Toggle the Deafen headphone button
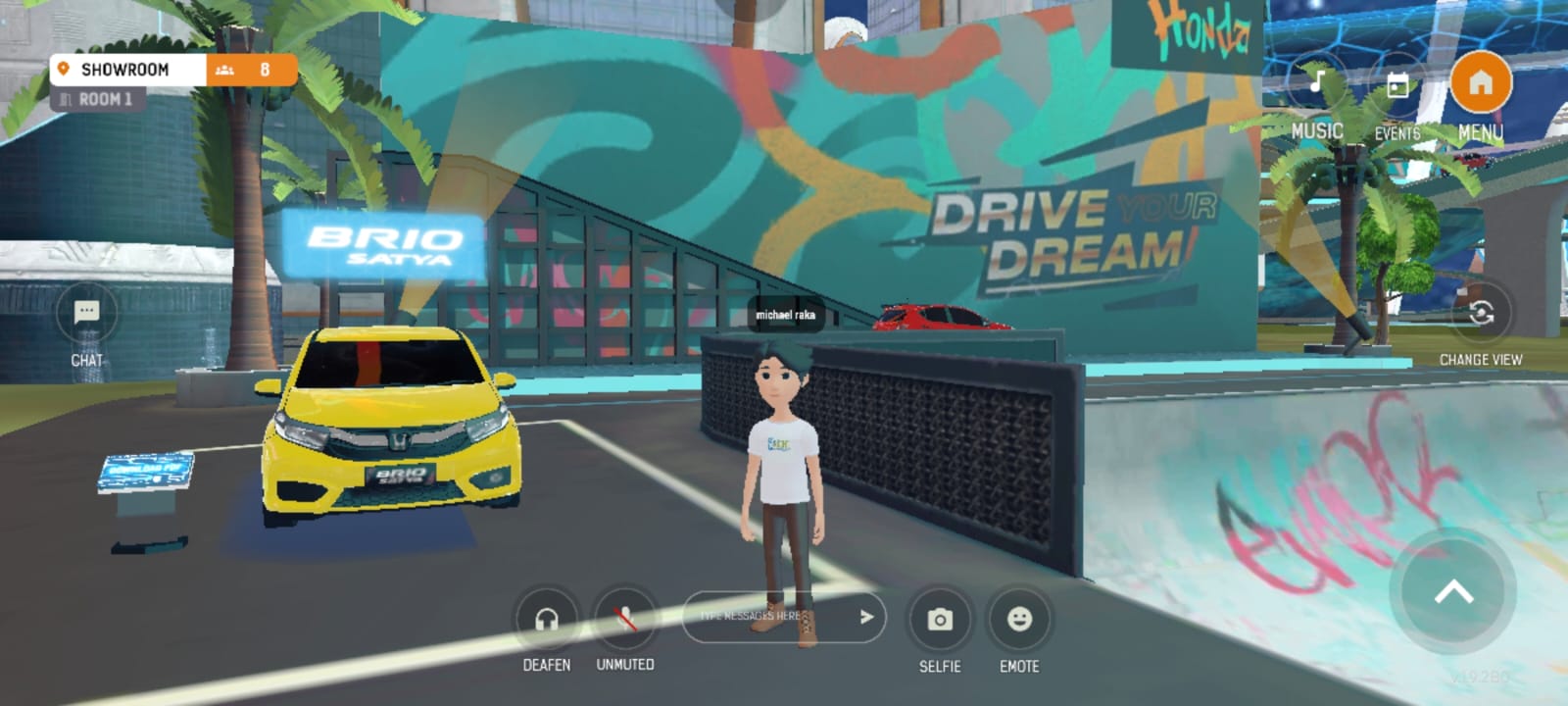 coord(547,620)
